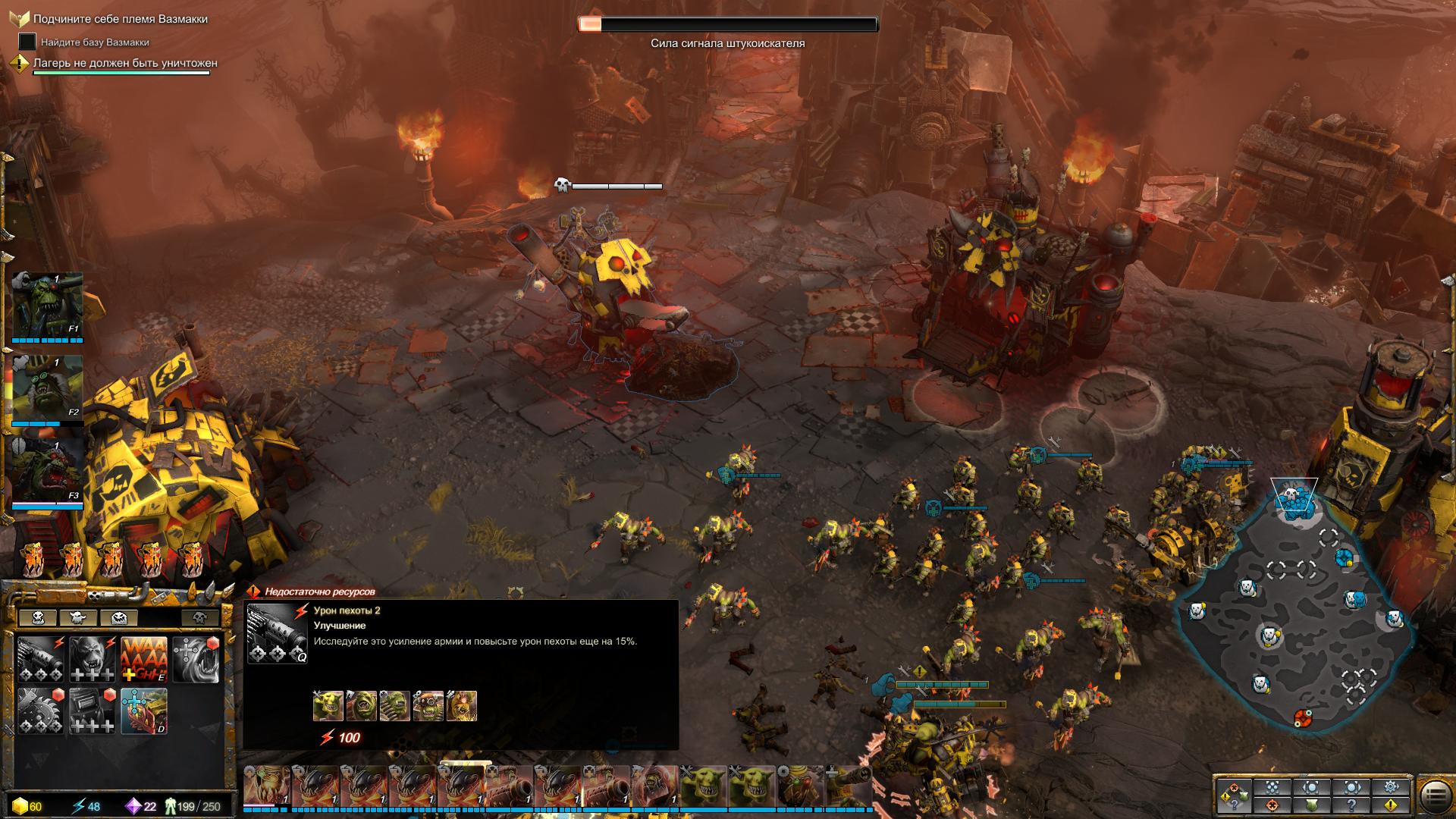Research the ork face infantry health upgrade
The height and width of the screenshot is (819, 1456).
(93, 659)
